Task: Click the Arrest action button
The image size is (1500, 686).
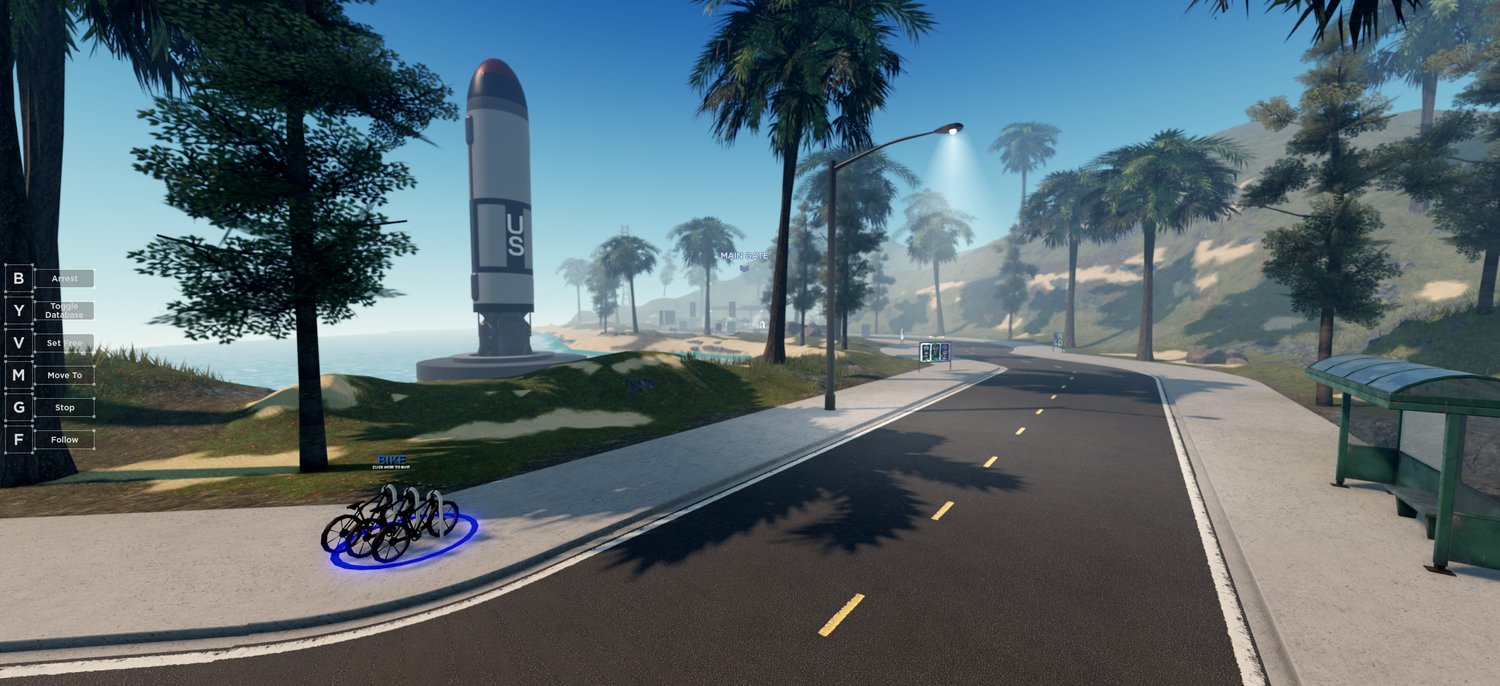Action: coord(64,279)
